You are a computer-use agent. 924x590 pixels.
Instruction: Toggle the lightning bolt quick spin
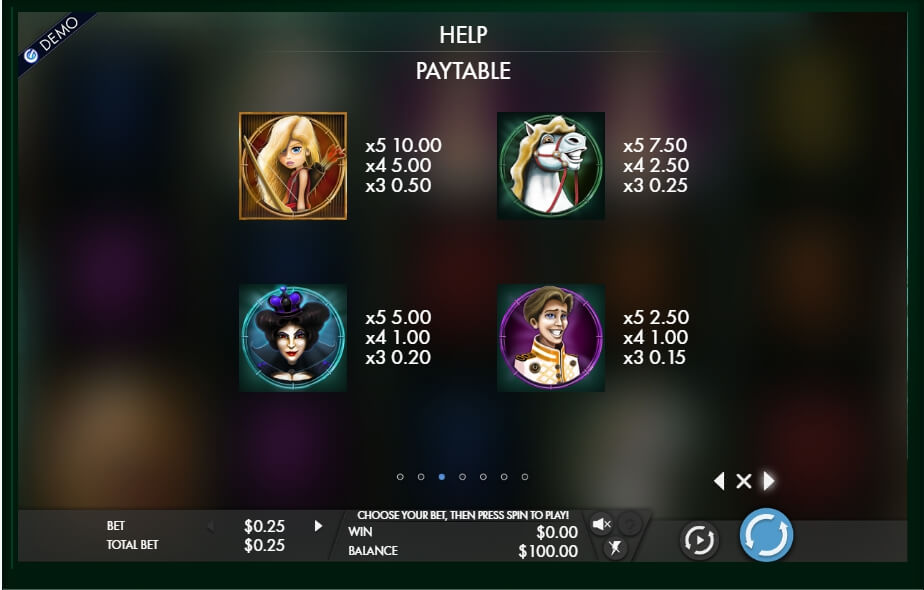614,547
